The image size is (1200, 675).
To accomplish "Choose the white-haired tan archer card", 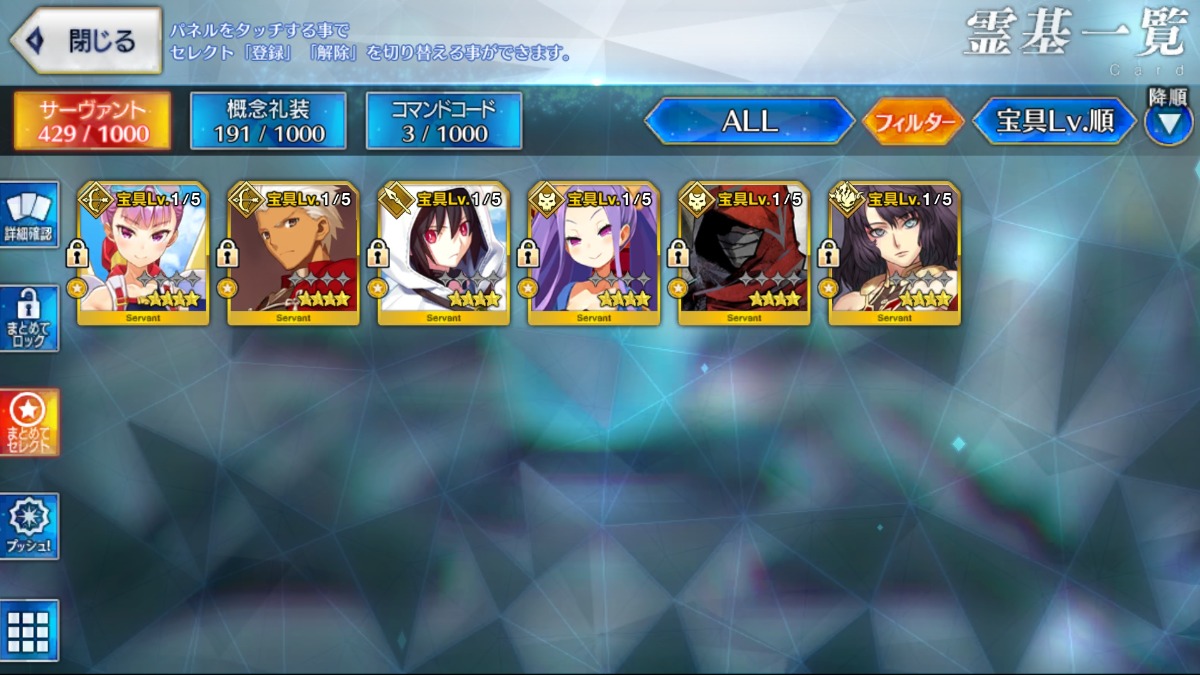I will (293, 255).
